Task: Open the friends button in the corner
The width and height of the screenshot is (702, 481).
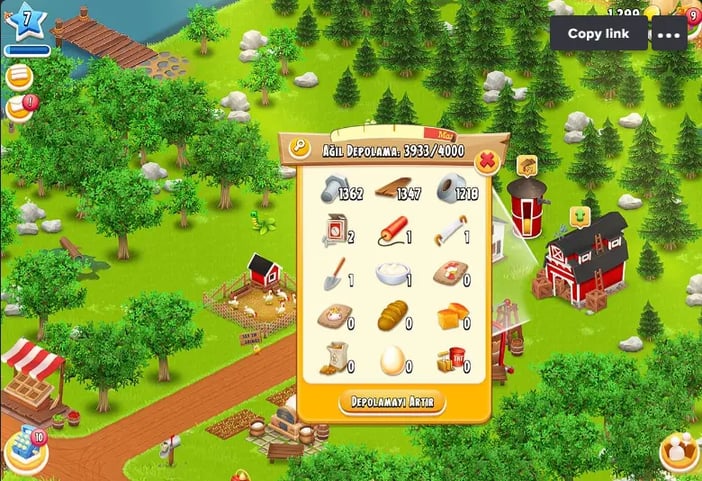Action: pos(680,451)
